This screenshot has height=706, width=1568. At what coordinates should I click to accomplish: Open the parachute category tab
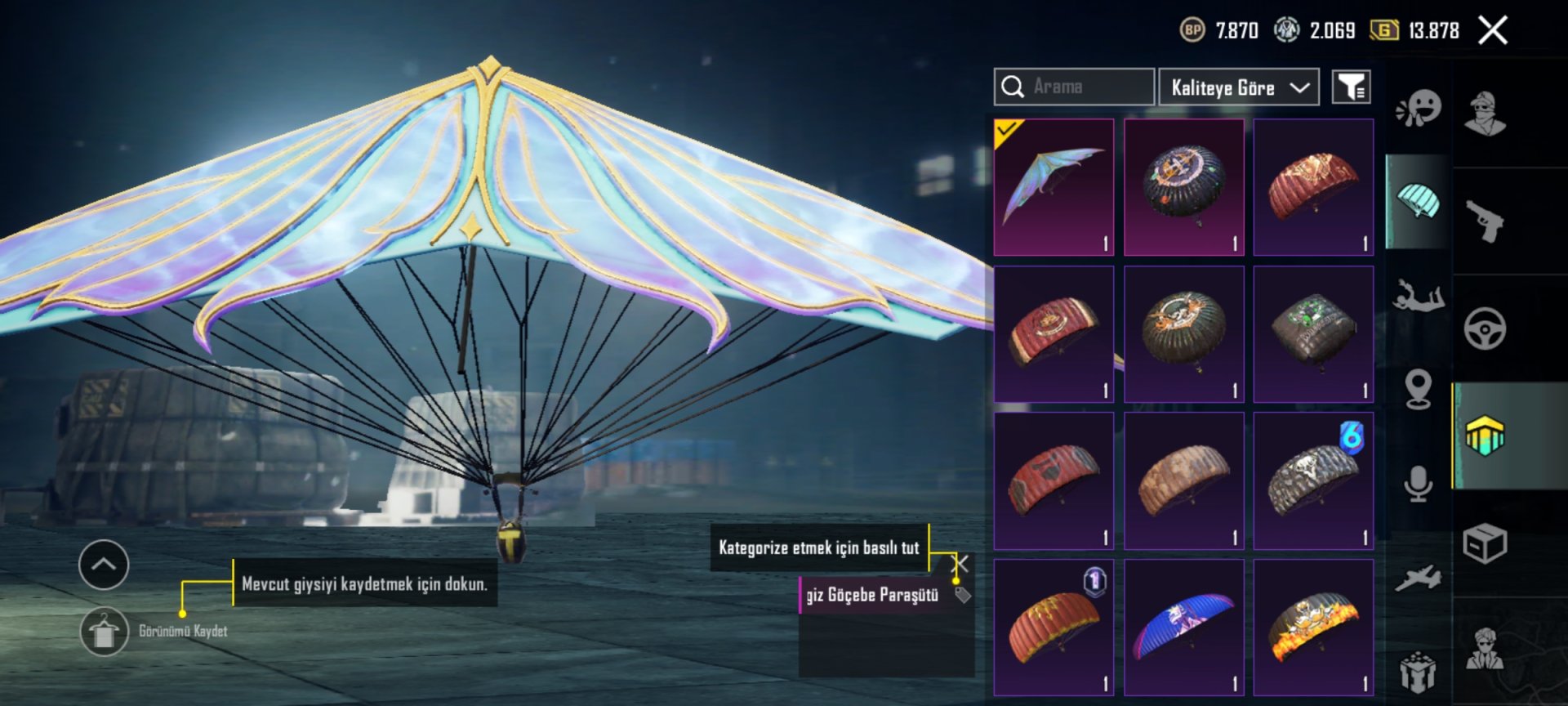pos(1419,202)
